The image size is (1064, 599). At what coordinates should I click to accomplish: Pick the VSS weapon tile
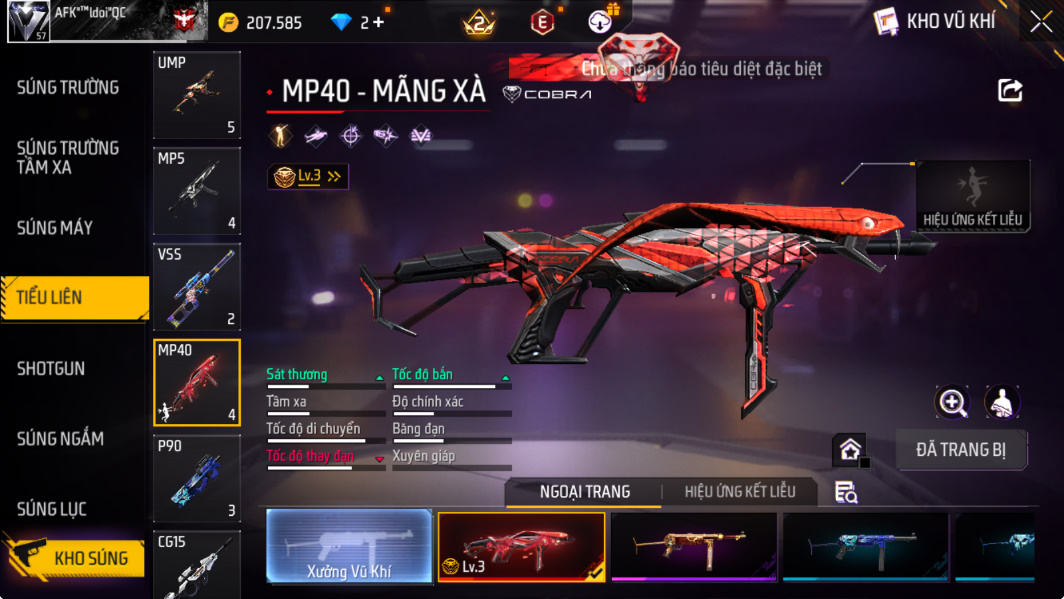coord(197,287)
